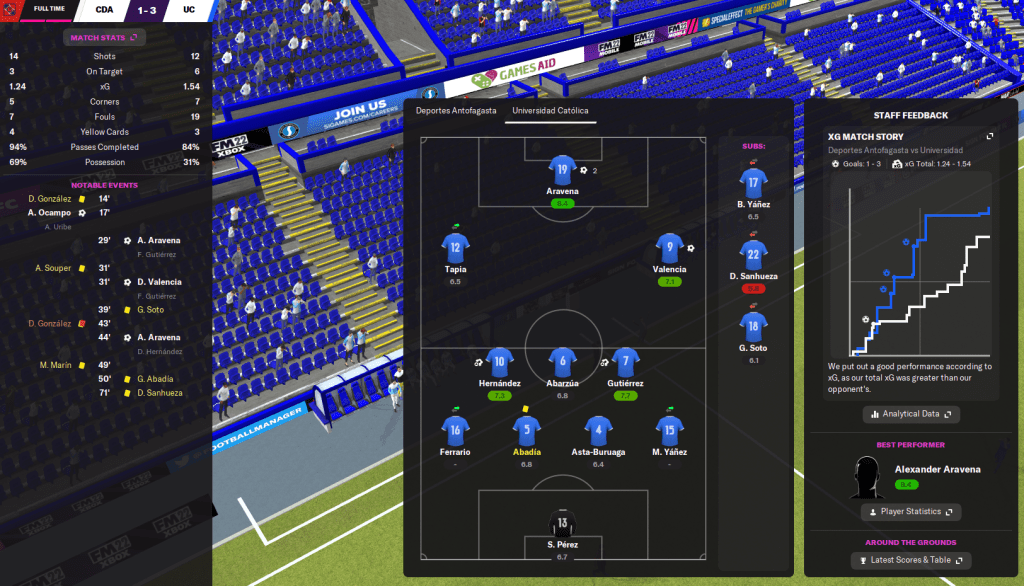The image size is (1024, 586).
Task: Click substitute B. Yáñez number 17
Action: click(754, 182)
